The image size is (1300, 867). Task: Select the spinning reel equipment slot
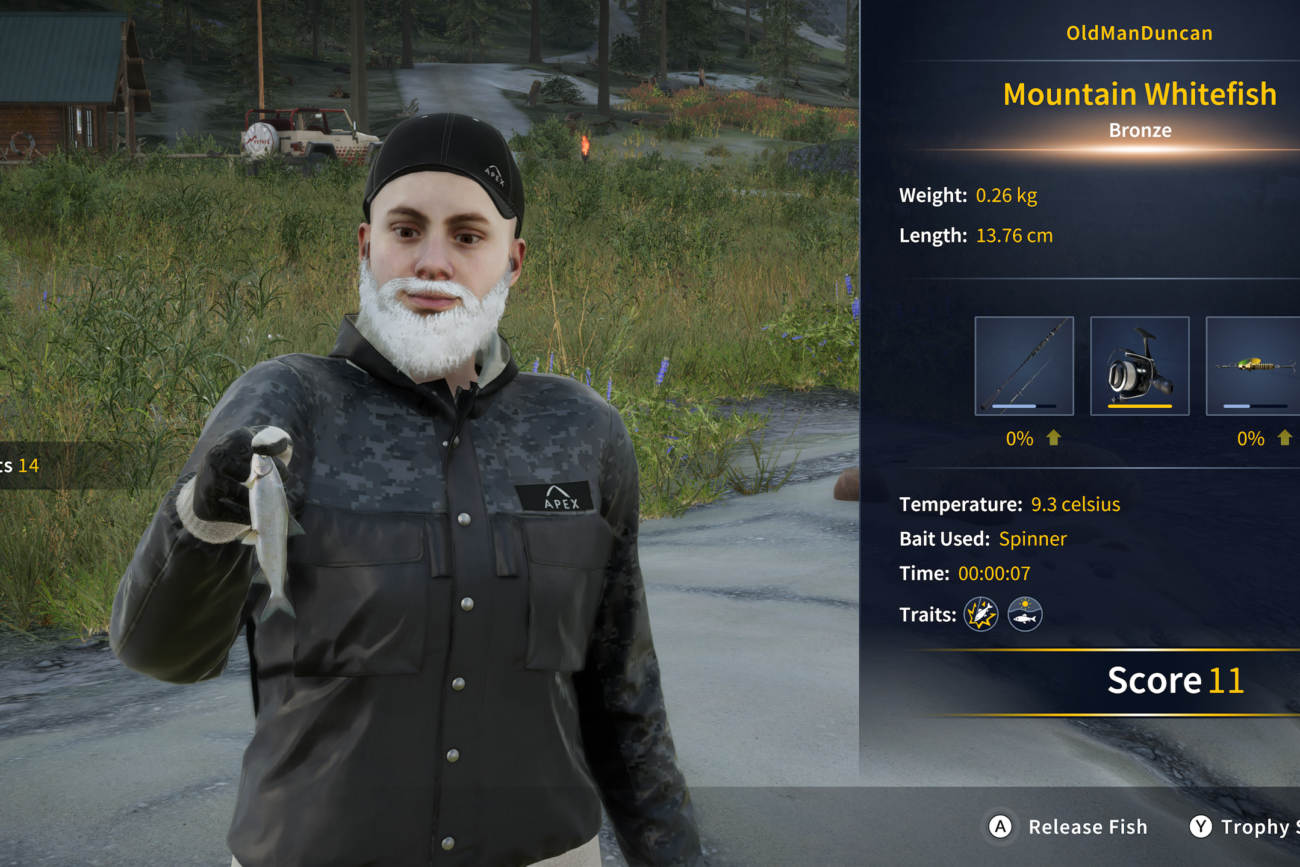point(1139,366)
